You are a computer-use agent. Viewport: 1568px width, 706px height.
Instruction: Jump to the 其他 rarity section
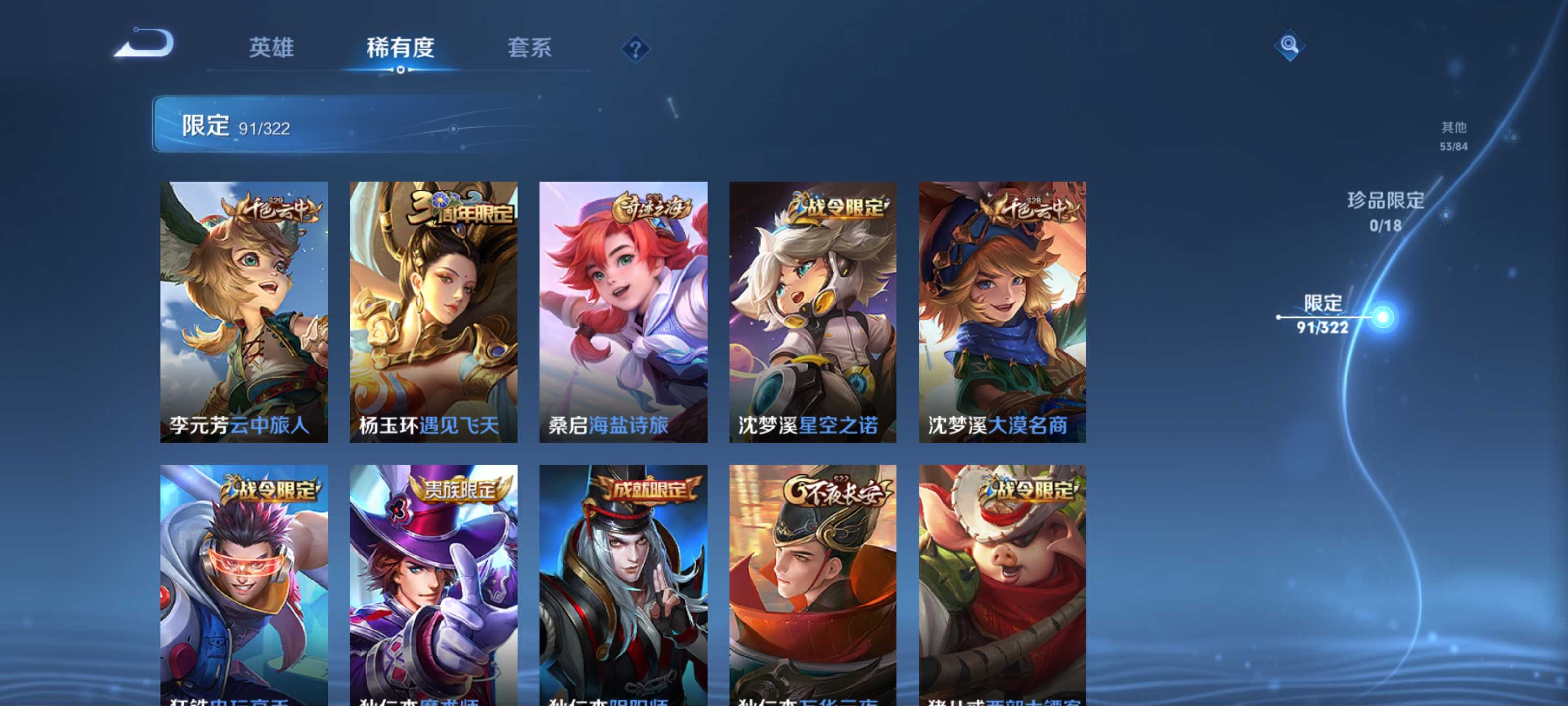(1453, 135)
